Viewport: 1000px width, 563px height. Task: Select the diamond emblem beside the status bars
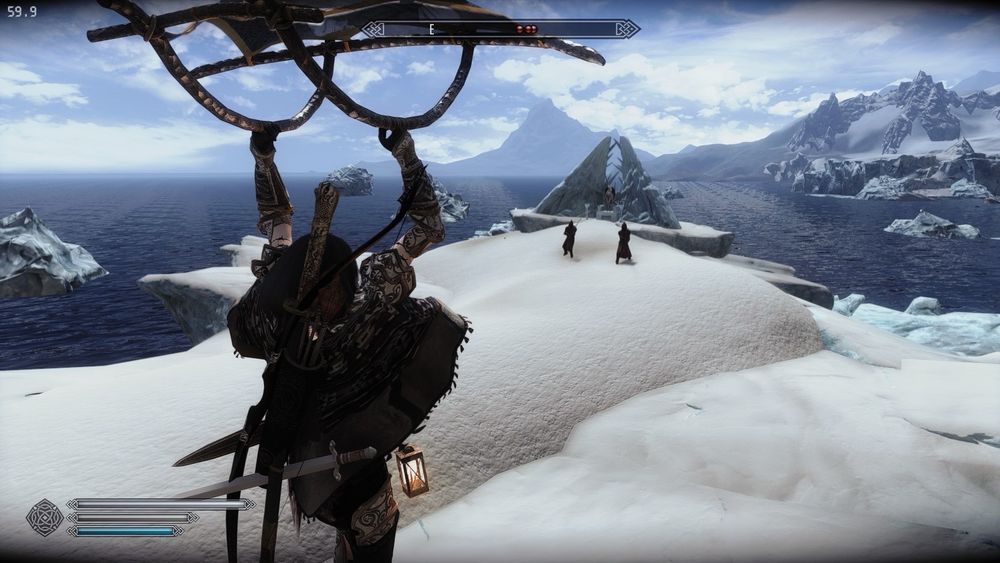(44, 517)
